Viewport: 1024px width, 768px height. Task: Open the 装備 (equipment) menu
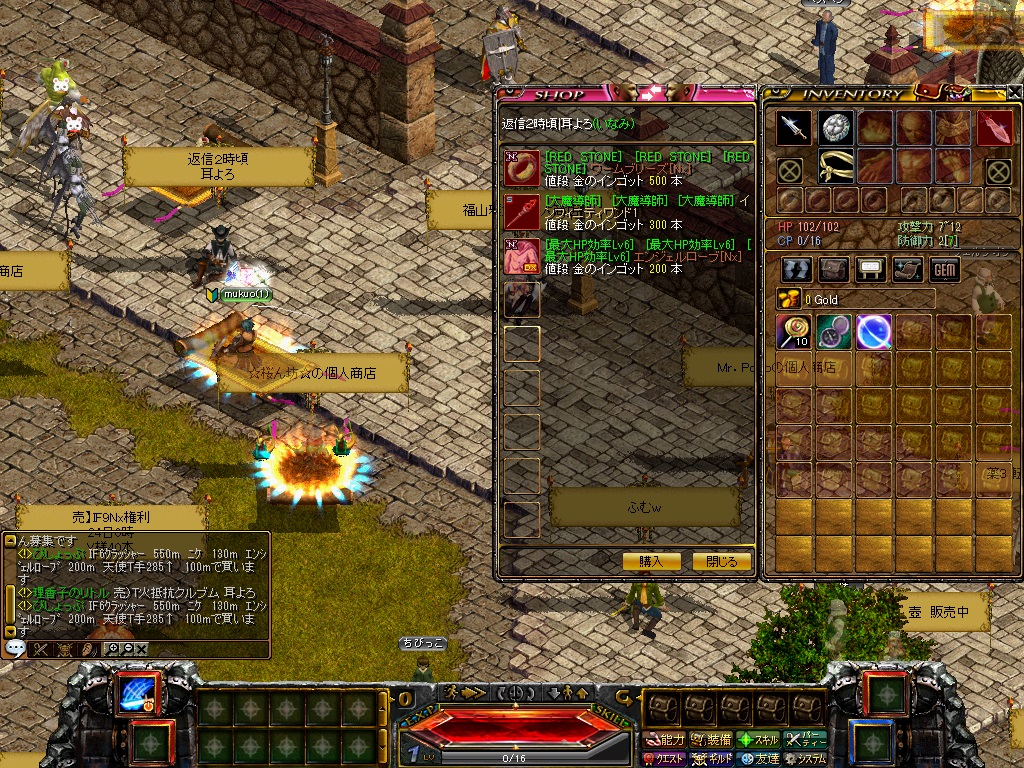(x=711, y=740)
